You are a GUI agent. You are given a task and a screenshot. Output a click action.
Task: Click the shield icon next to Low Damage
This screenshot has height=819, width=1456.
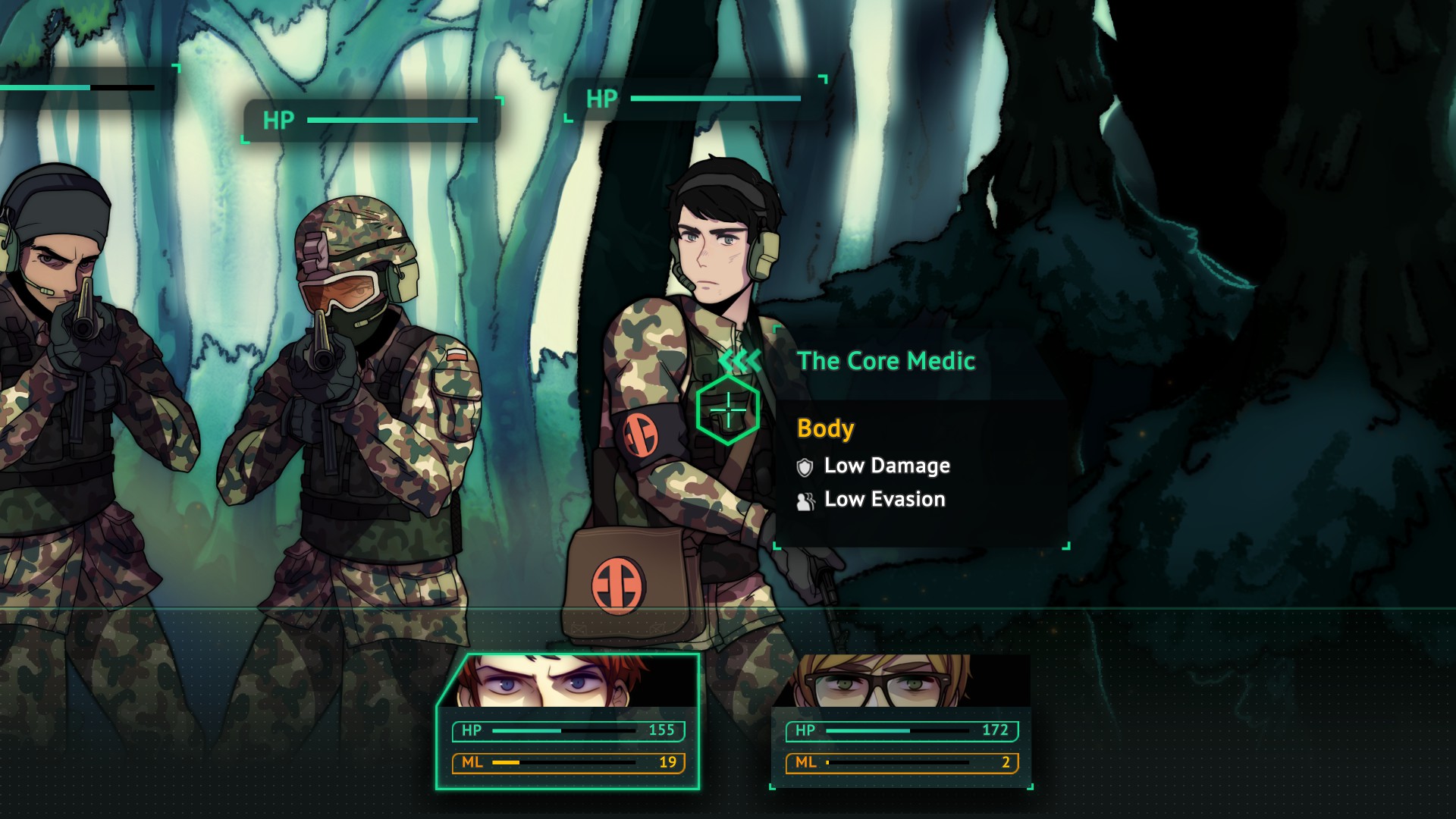pyautogui.click(x=805, y=467)
